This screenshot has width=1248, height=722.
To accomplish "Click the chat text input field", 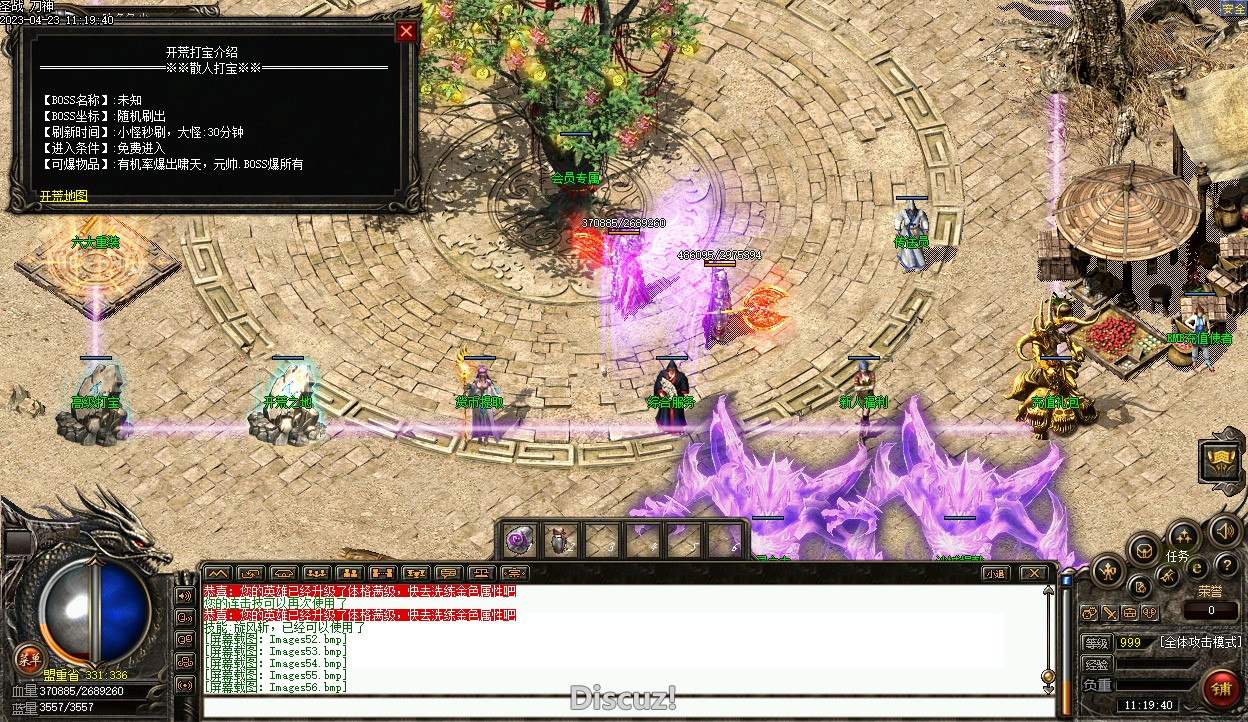I will (x=628, y=706).
